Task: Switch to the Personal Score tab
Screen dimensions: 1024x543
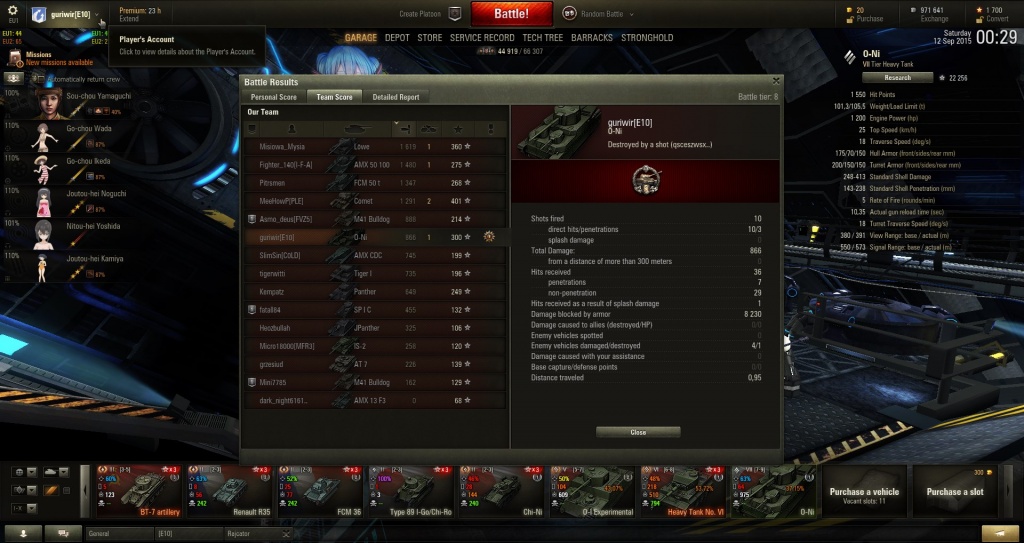Action: pos(273,97)
